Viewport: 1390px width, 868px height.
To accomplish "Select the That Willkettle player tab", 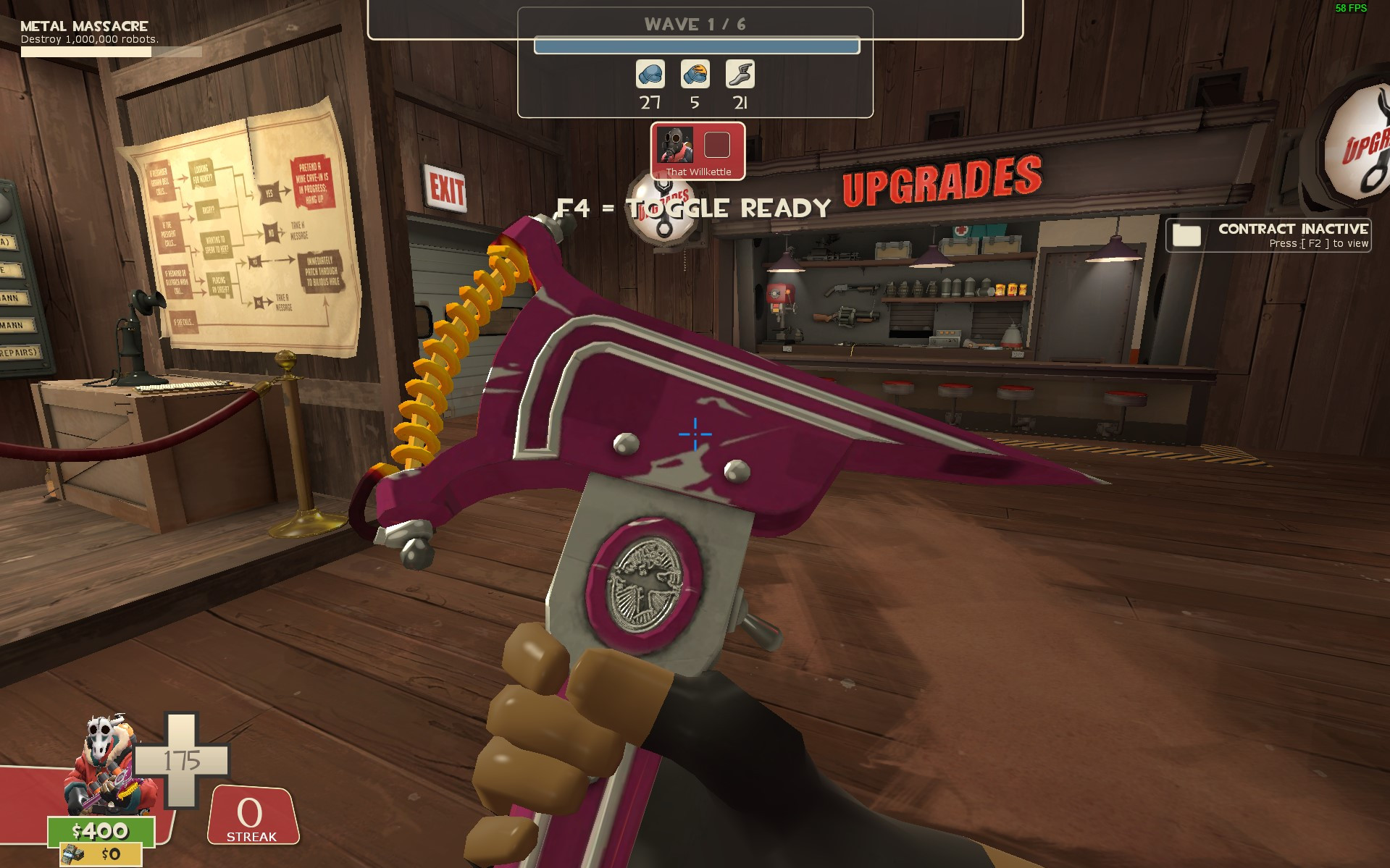I will (x=698, y=151).
